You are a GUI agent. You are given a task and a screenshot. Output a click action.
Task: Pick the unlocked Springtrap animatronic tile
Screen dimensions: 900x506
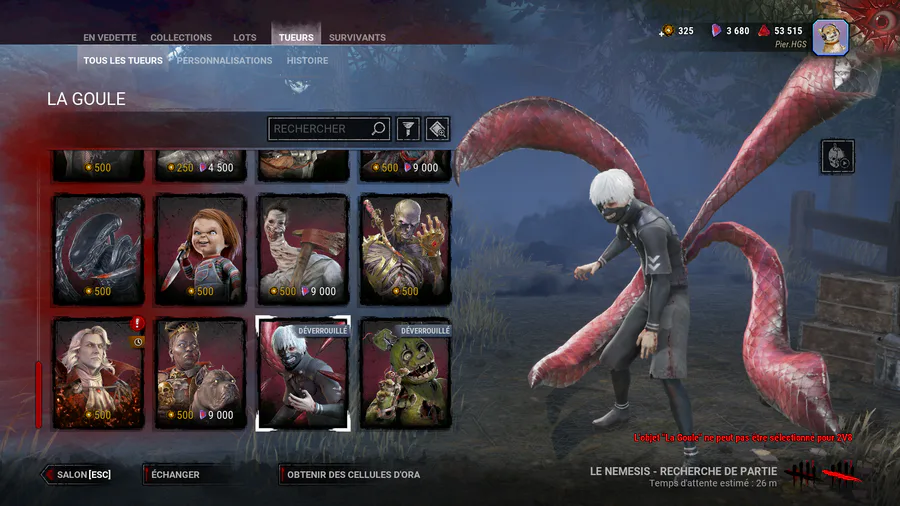point(406,373)
